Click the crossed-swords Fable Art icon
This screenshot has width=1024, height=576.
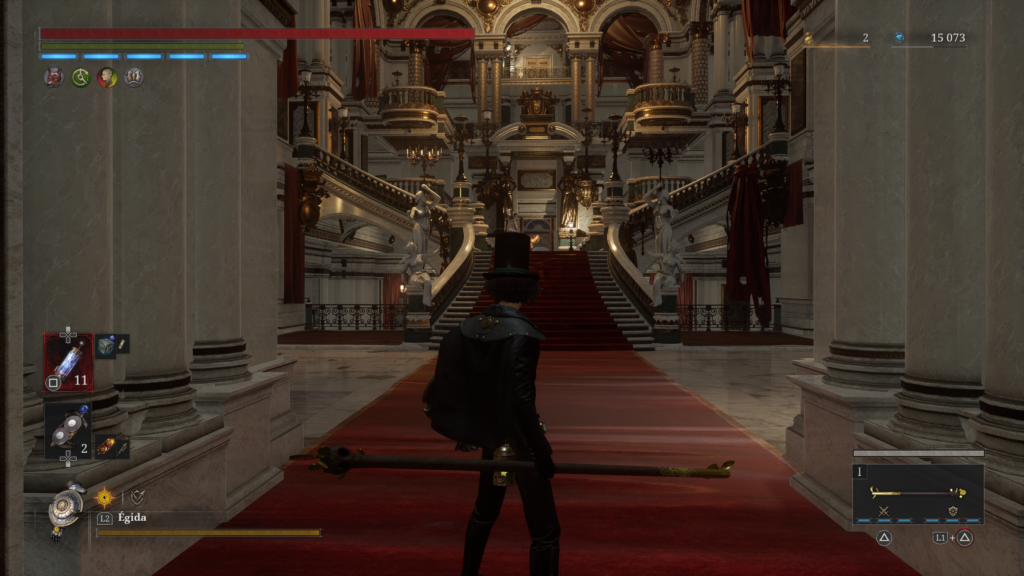pos(884,511)
